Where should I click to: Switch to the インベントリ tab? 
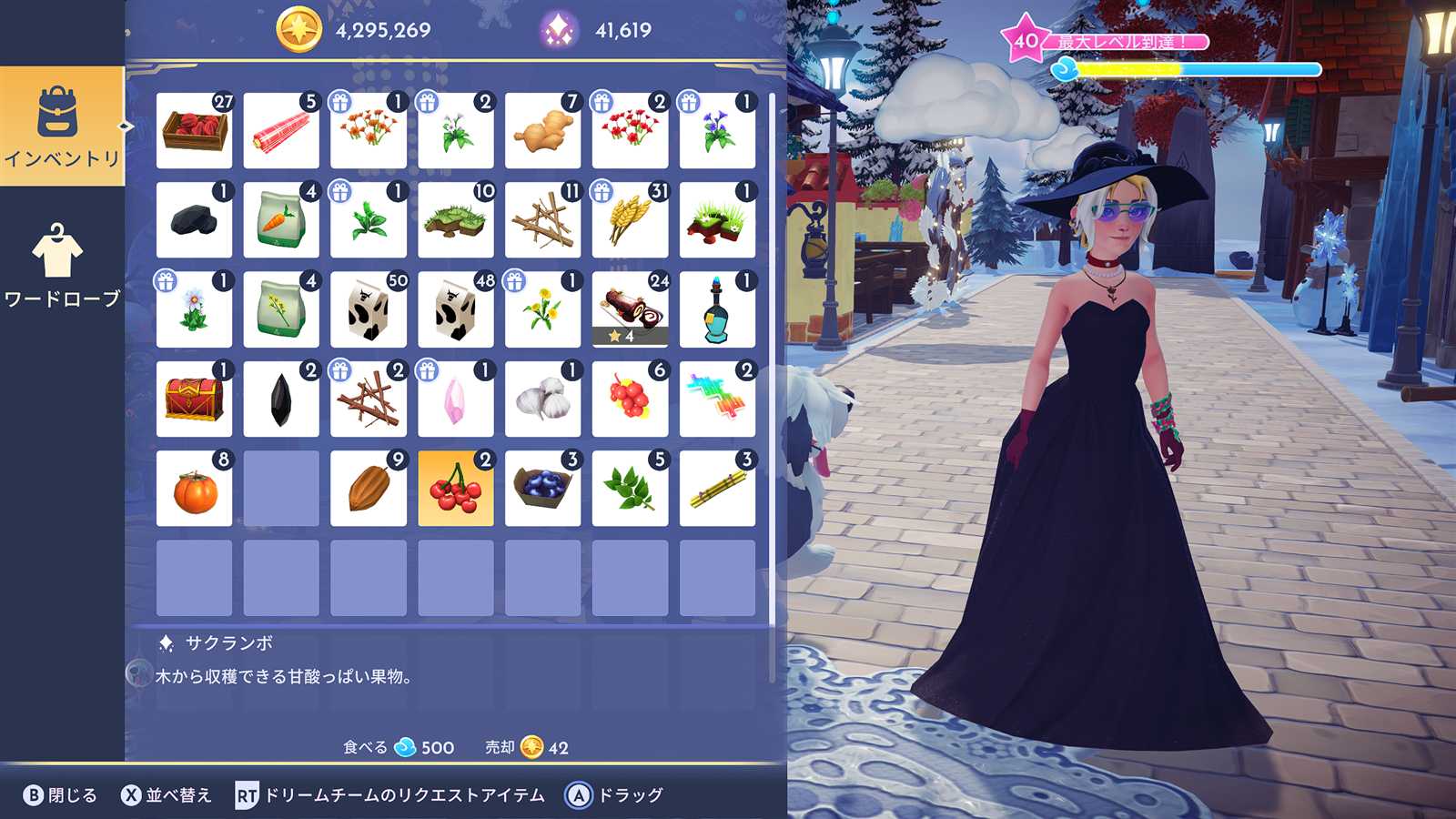point(62,126)
